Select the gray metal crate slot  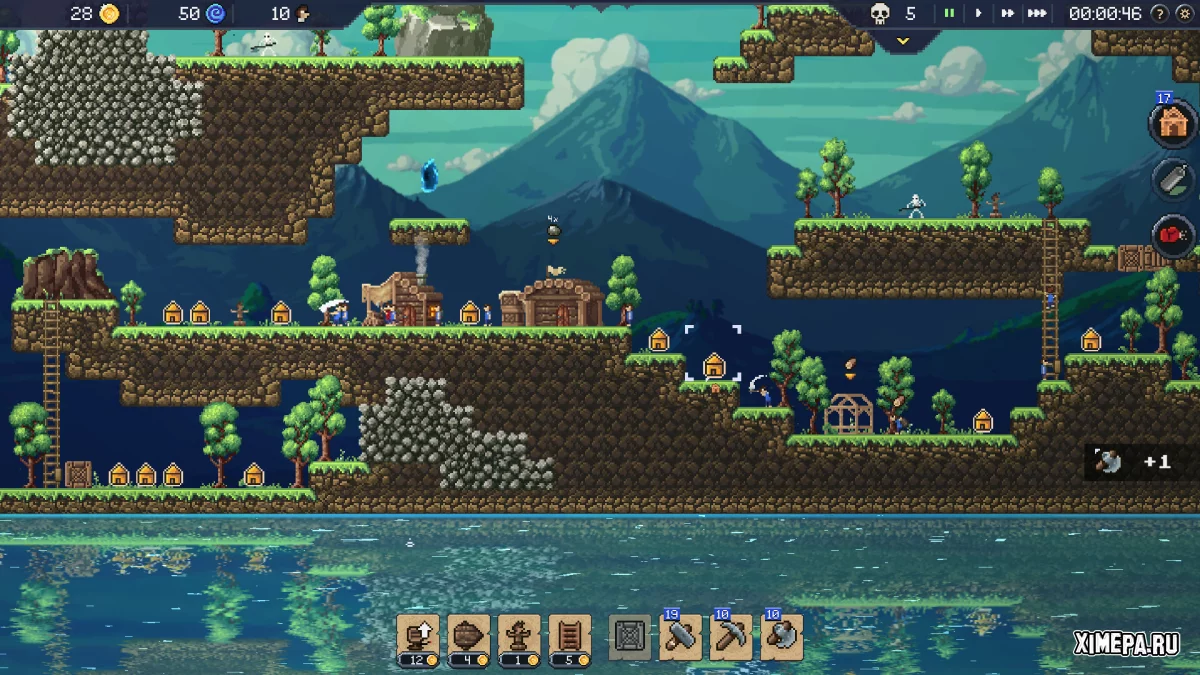click(630, 637)
